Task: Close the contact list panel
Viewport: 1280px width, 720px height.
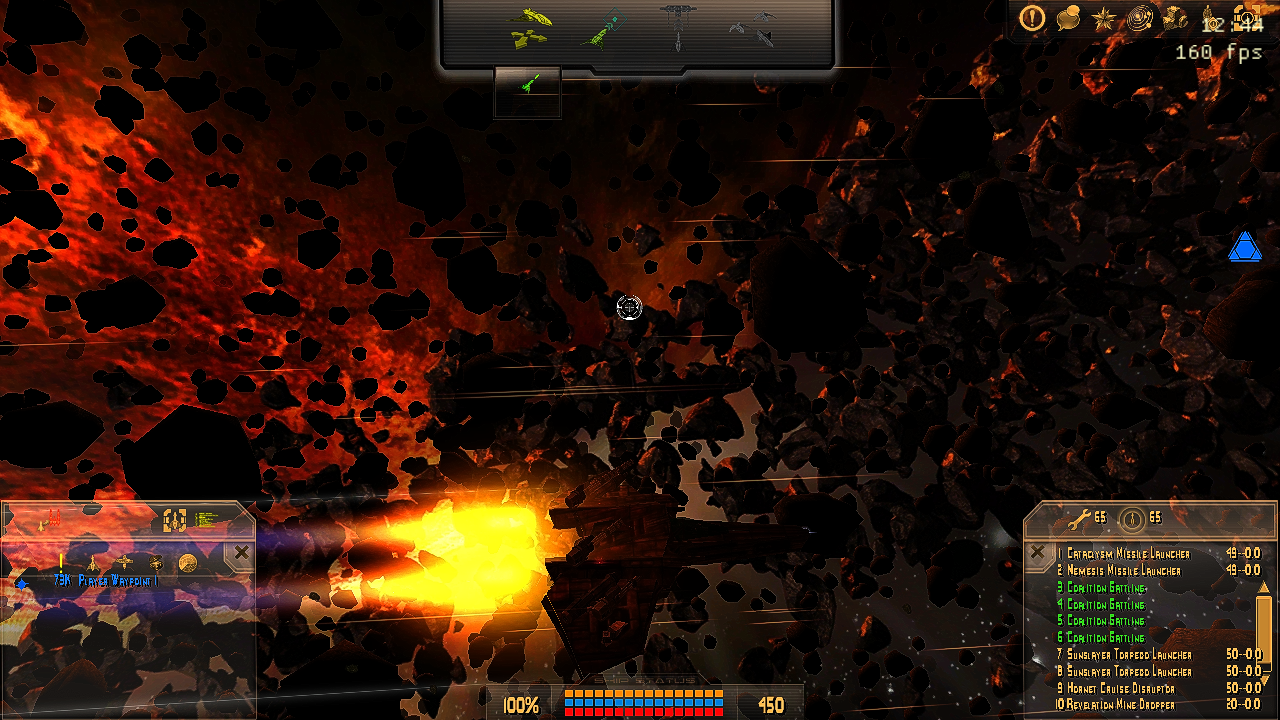Action: [x=242, y=552]
